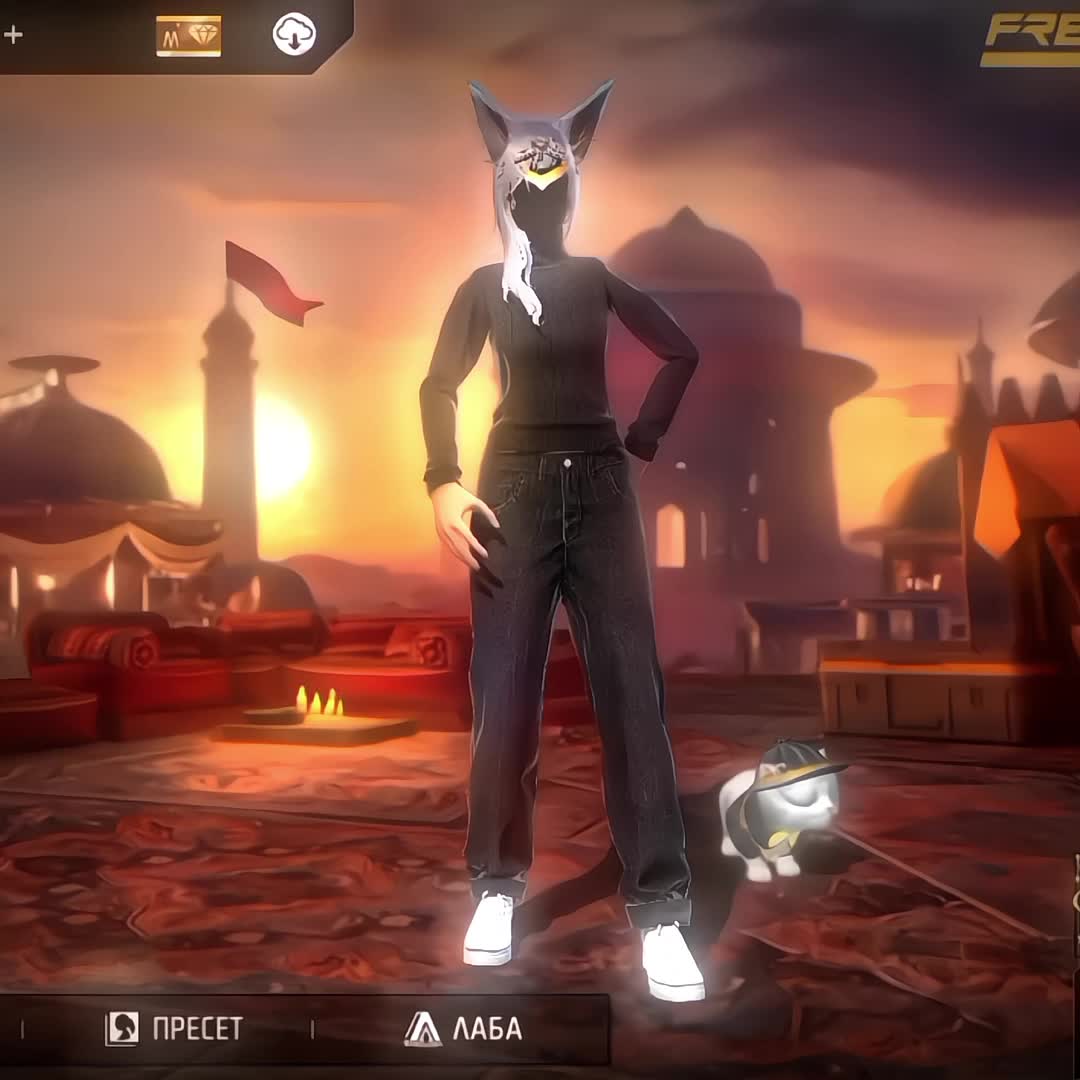Open the diamond membership card icon
This screenshot has width=1080, height=1080.
point(189,36)
